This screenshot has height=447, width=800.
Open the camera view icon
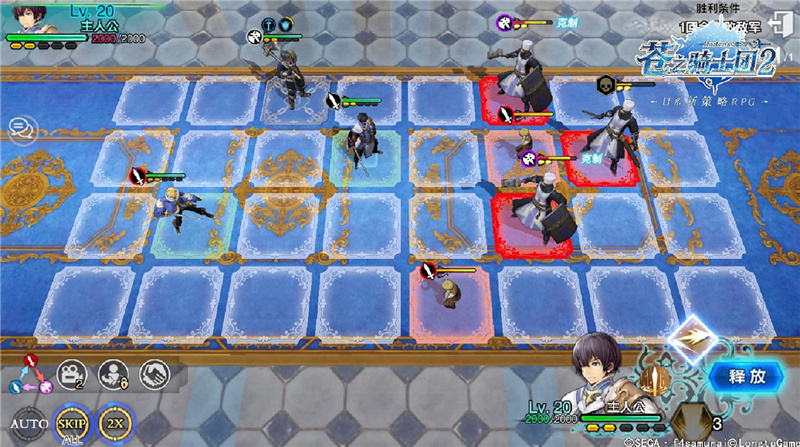point(71,373)
